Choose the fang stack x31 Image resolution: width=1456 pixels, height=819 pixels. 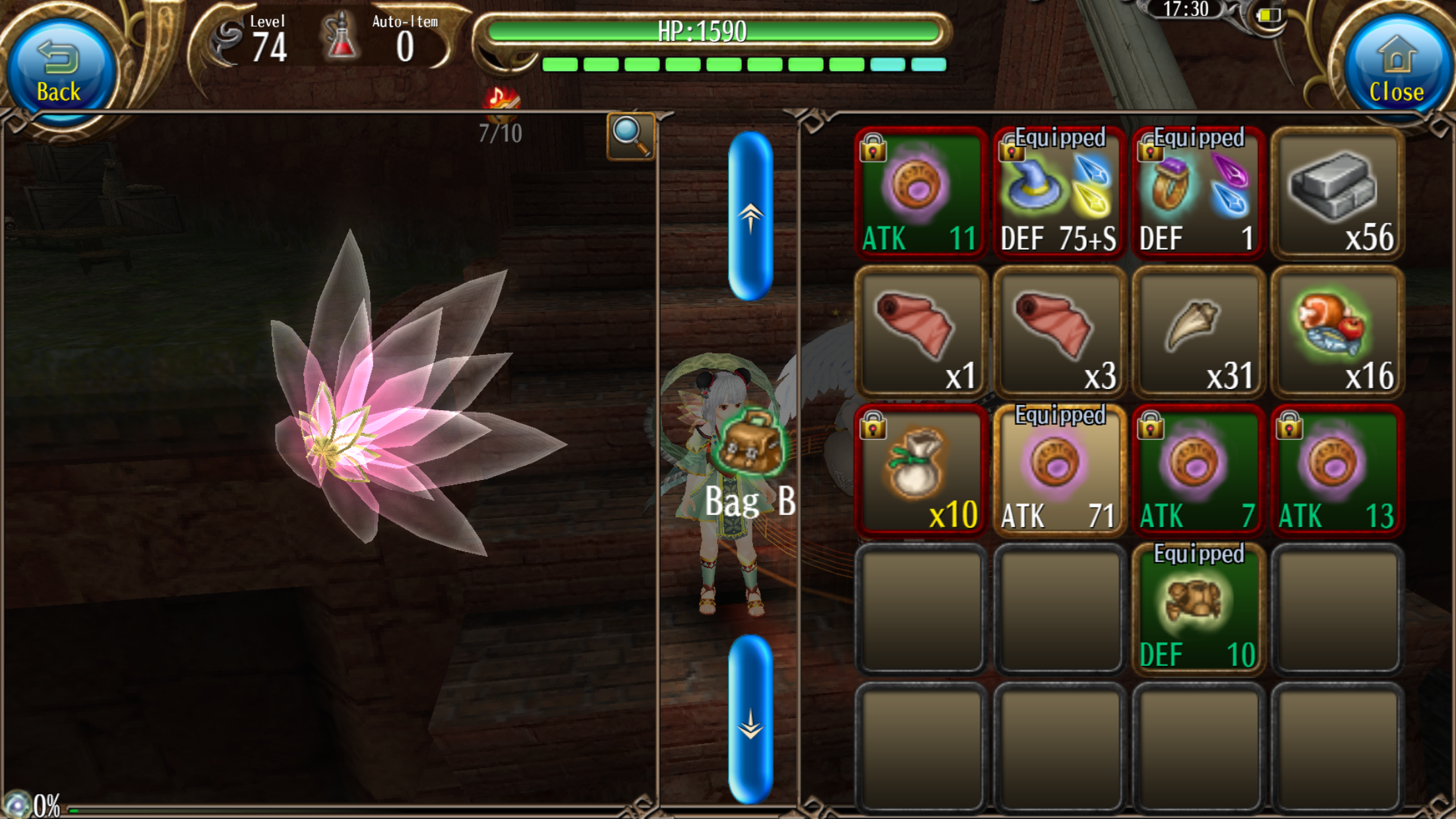tap(1198, 332)
